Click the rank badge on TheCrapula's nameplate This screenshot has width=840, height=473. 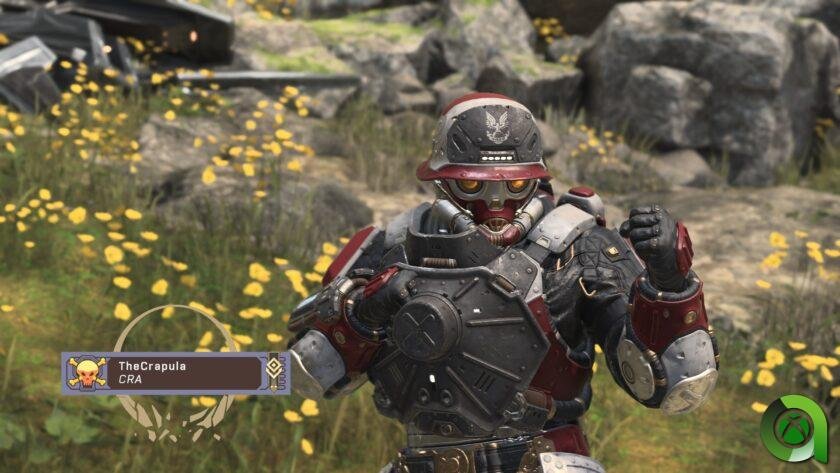[275, 373]
